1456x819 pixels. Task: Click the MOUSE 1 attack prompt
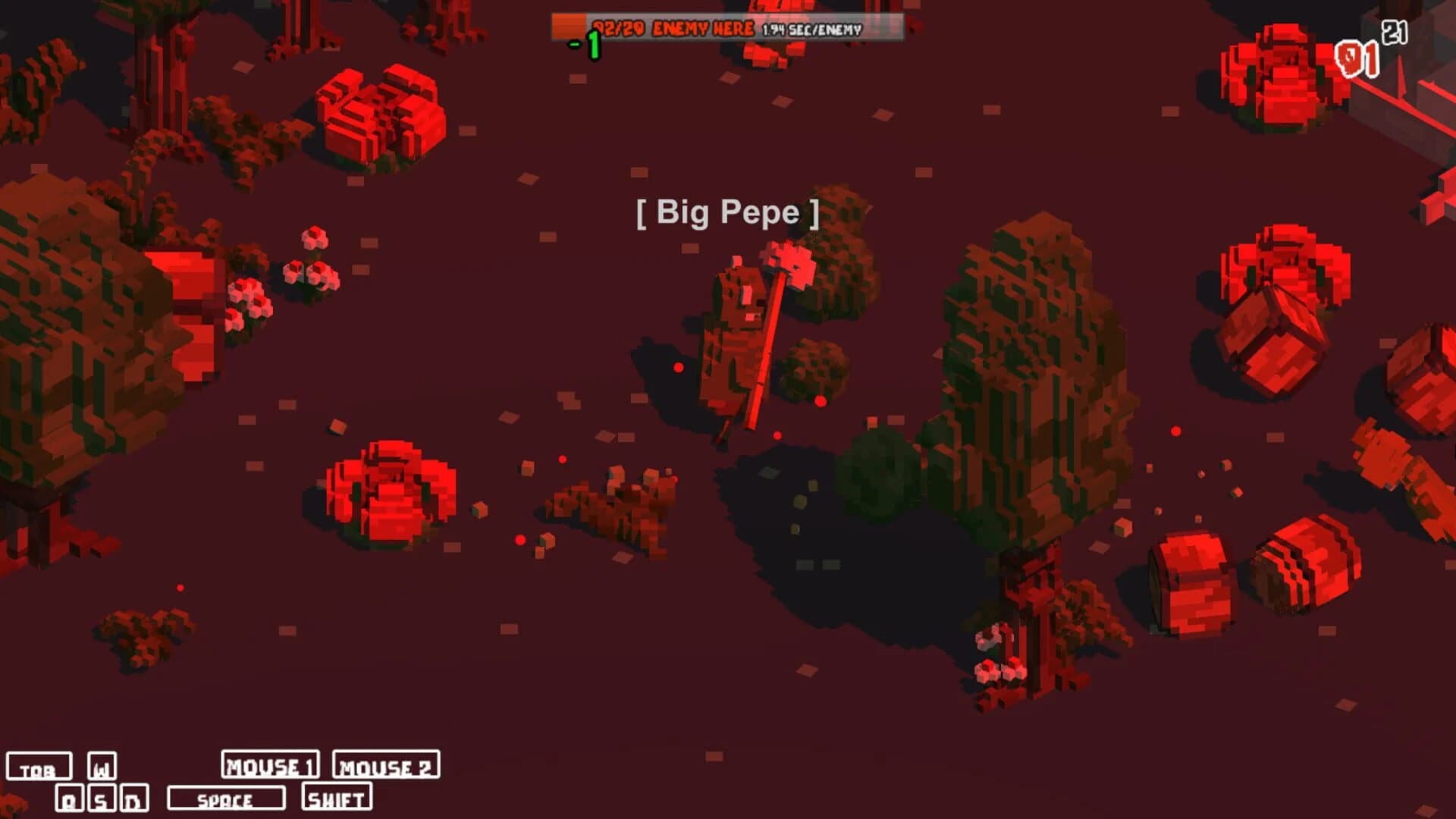(x=271, y=766)
